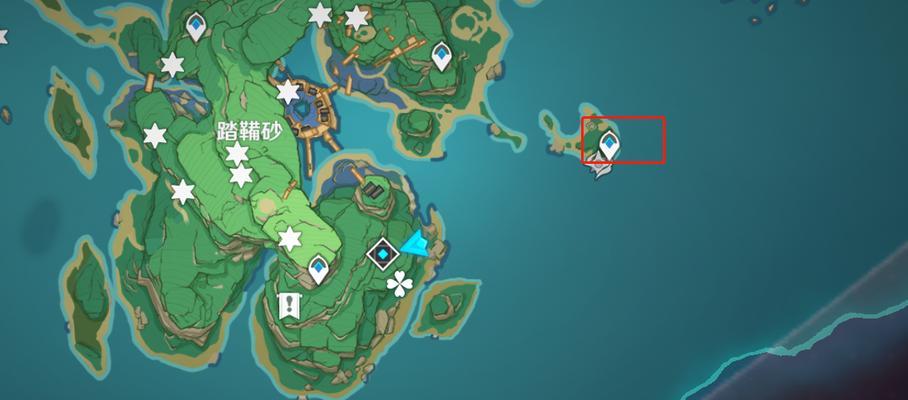Choose the teleport waypoint beside the banner marker

tap(319, 268)
